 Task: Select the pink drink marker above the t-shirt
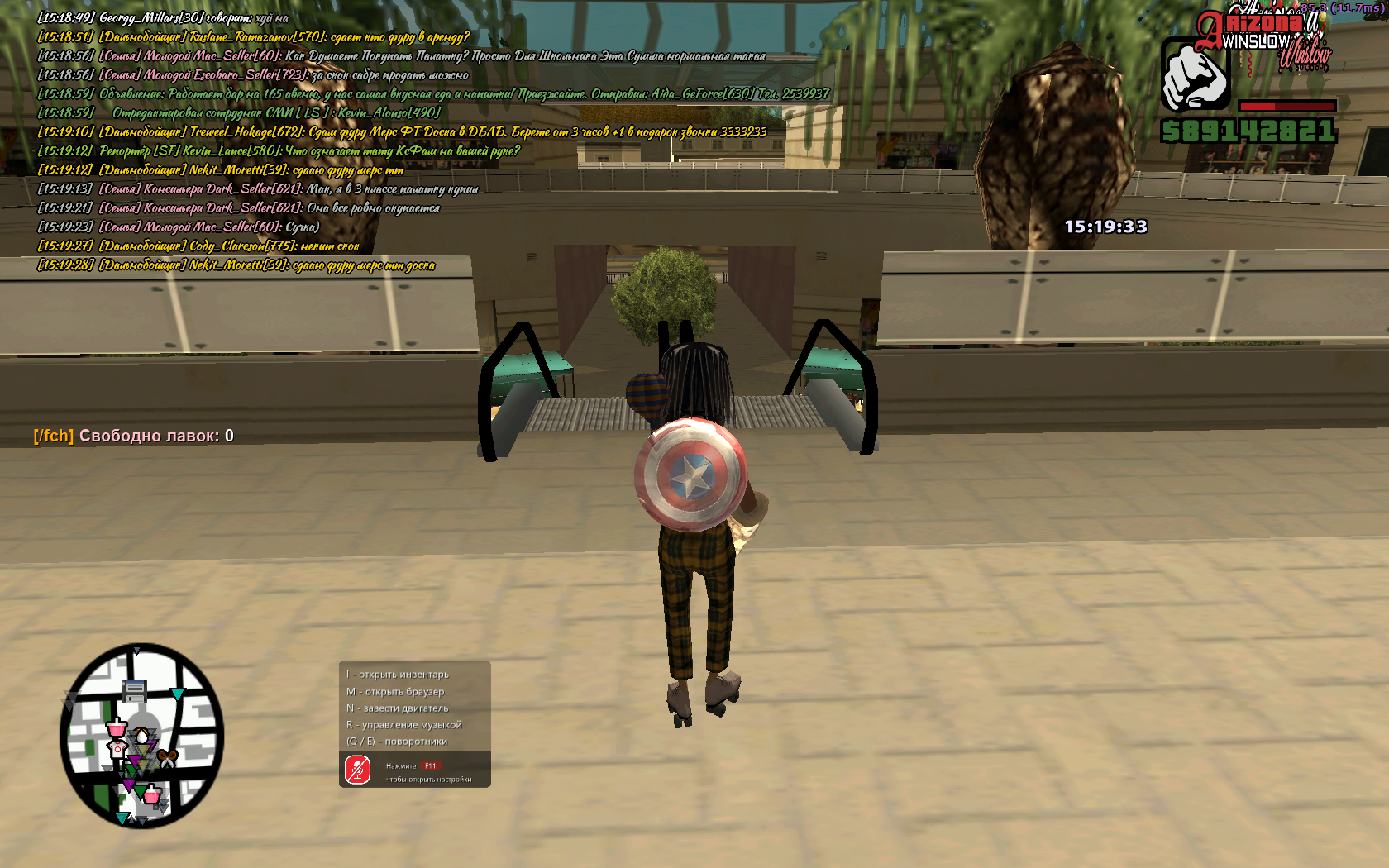click(117, 728)
